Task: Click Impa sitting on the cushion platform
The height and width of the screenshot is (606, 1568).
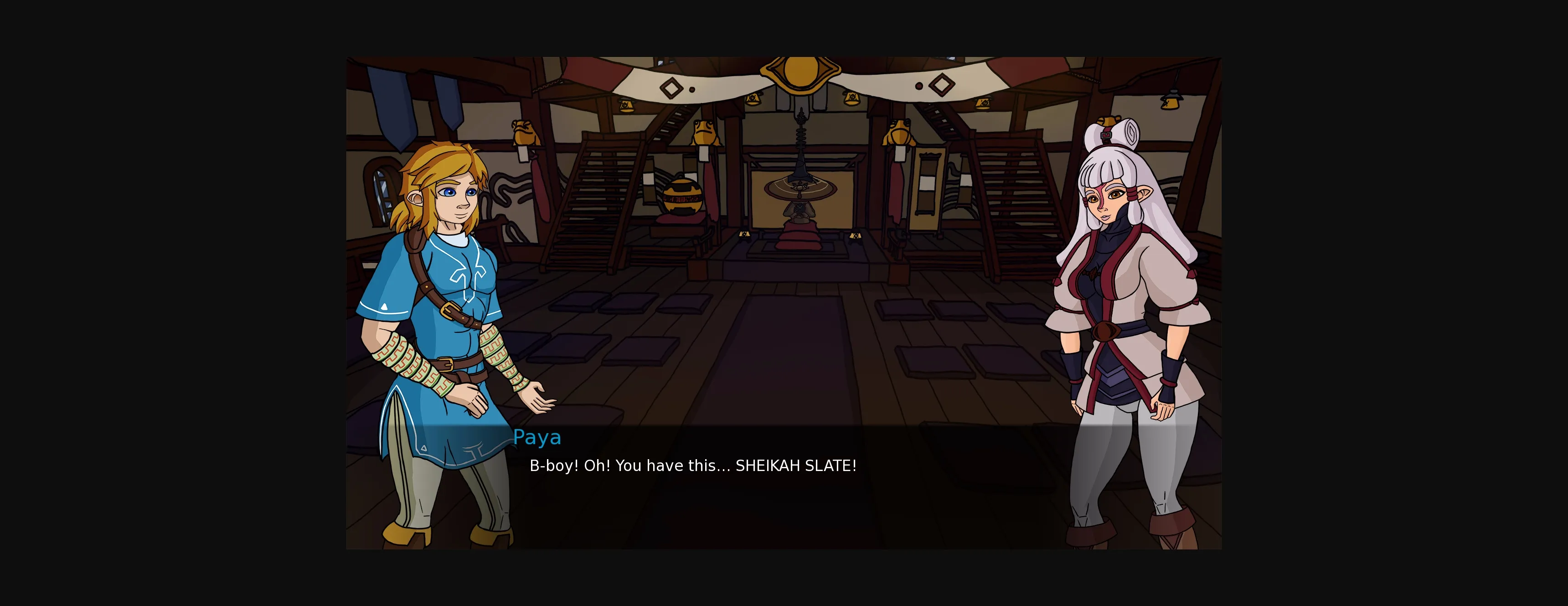Action: coord(800,210)
